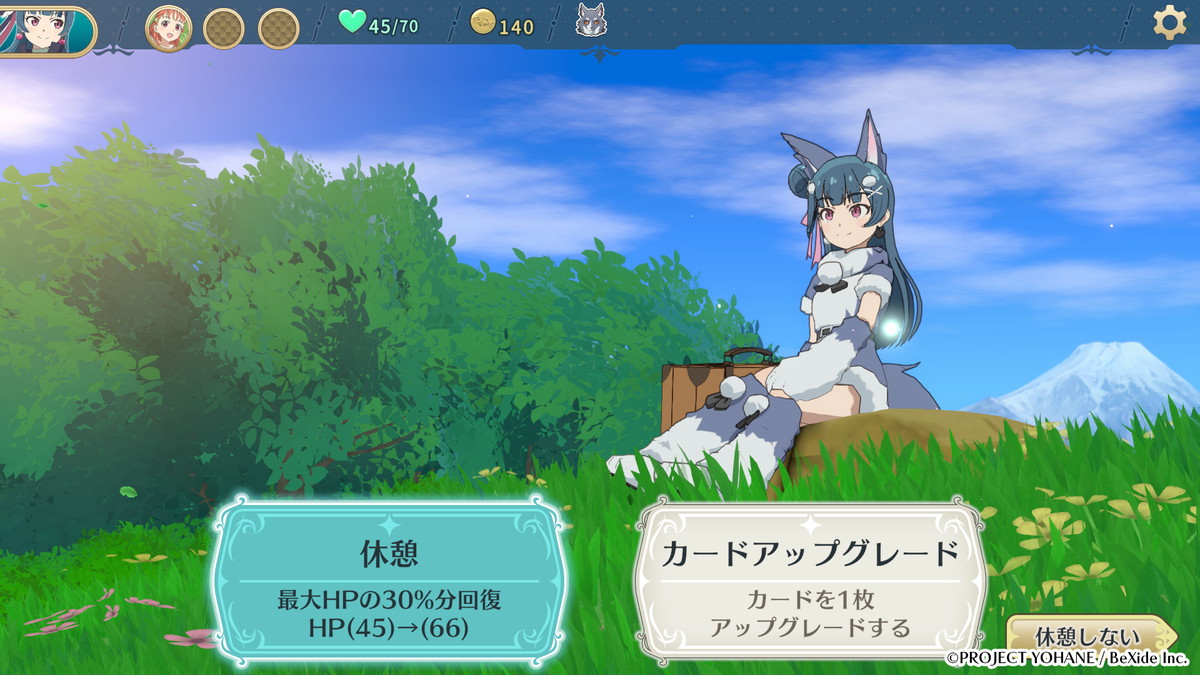Open the settings gear icon
This screenshot has height=675, width=1200.
1169,22
